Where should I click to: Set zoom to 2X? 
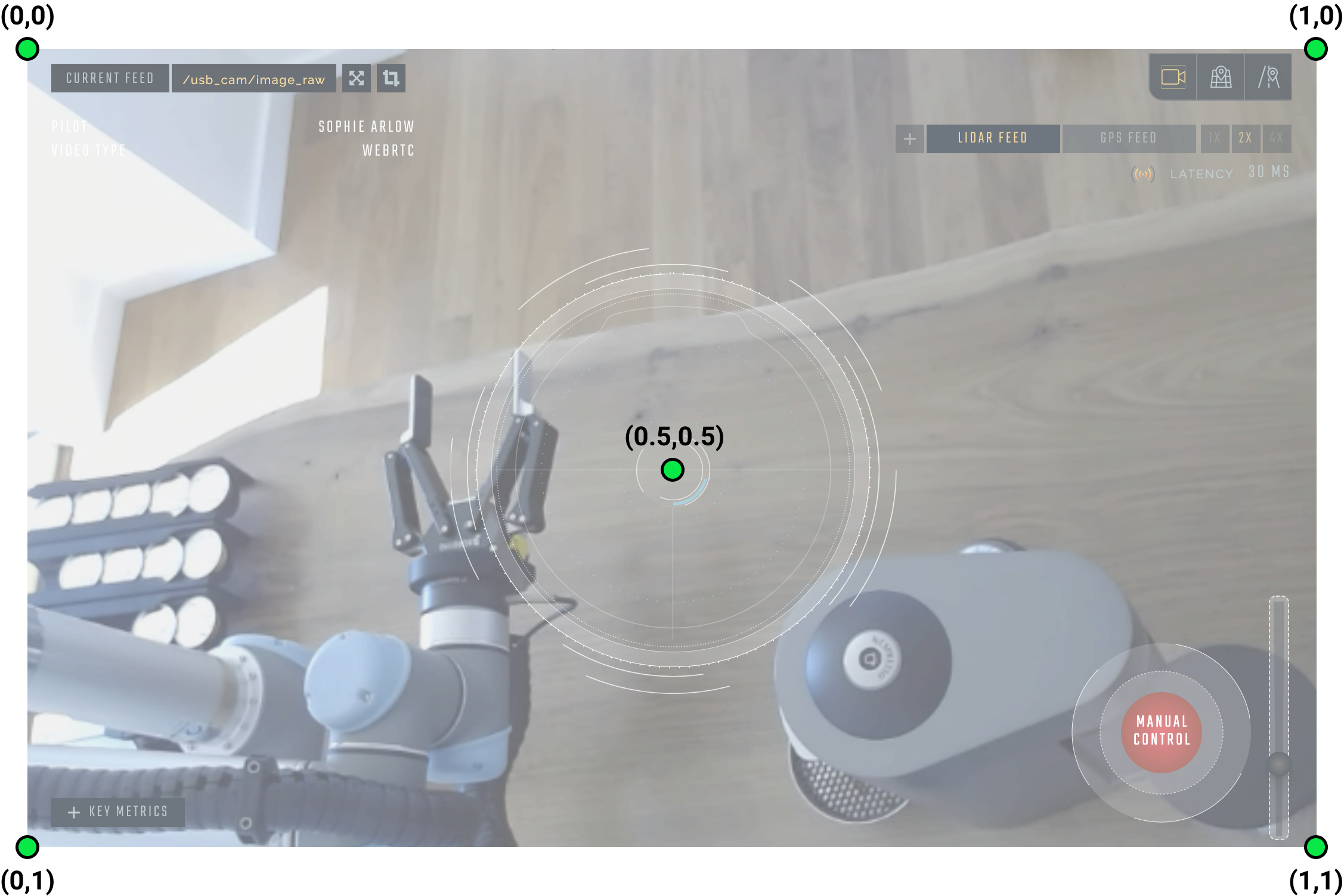(1245, 138)
